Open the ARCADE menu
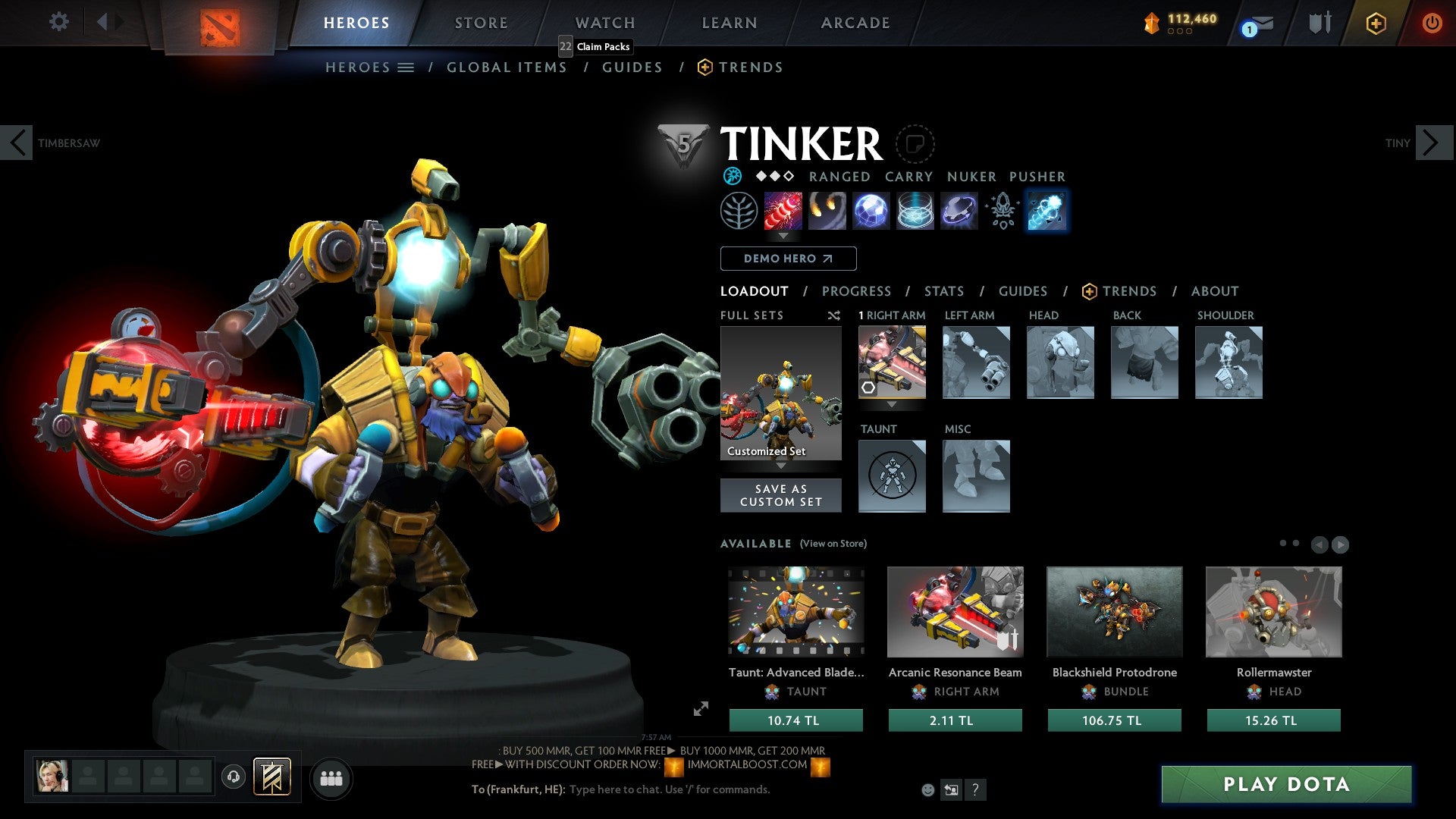Image resolution: width=1456 pixels, height=819 pixels. tap(855, 22)
